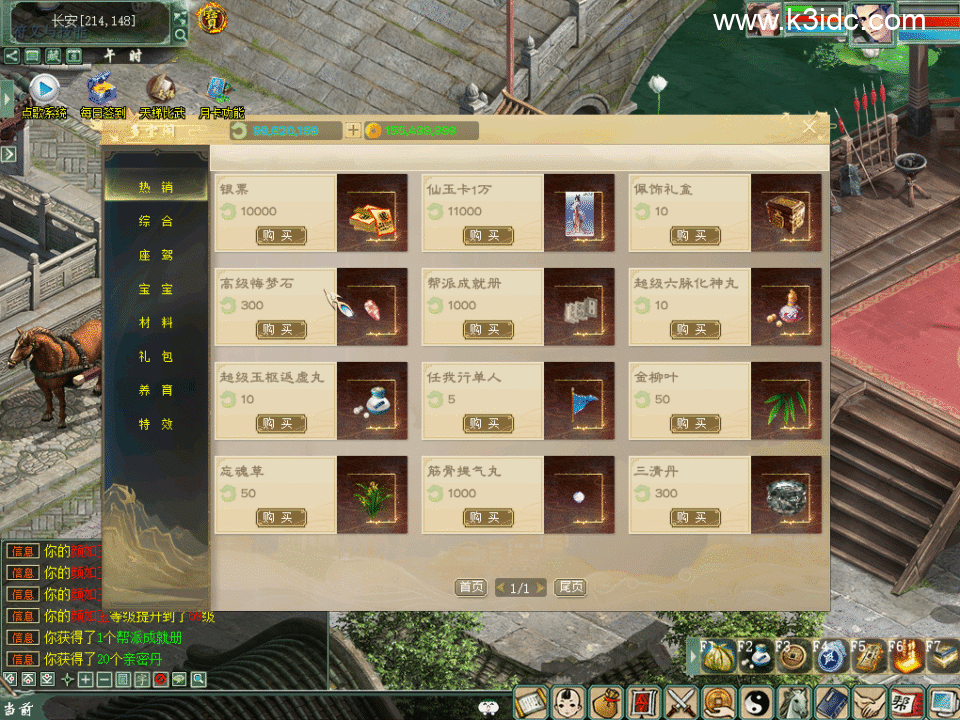This screenshot has height=720, width=960.
Task: Open the 每日签到 daily sign-in
Action: [102, 93]
